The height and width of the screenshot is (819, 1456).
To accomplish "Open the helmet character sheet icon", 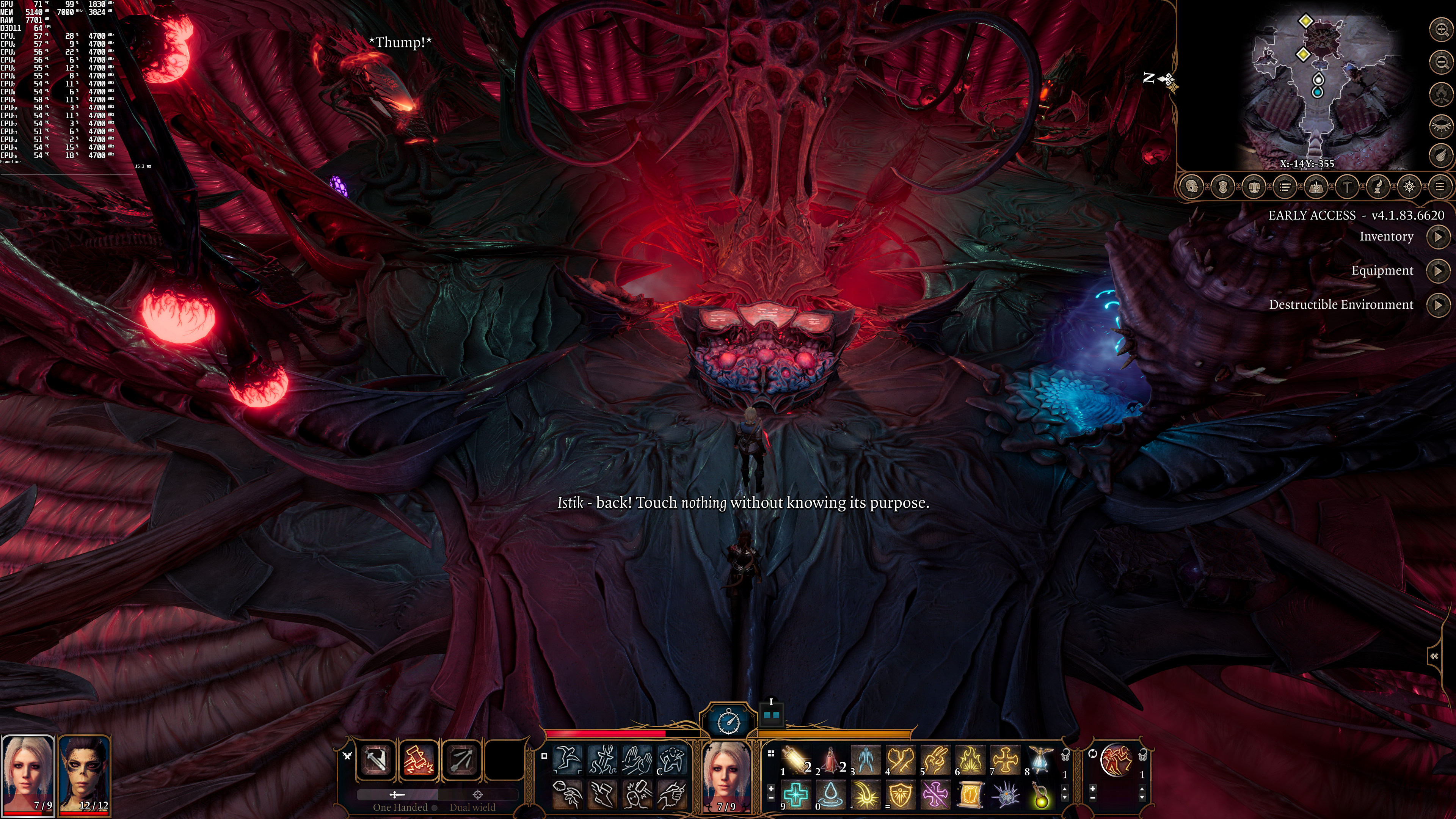I will point(1192,187).
